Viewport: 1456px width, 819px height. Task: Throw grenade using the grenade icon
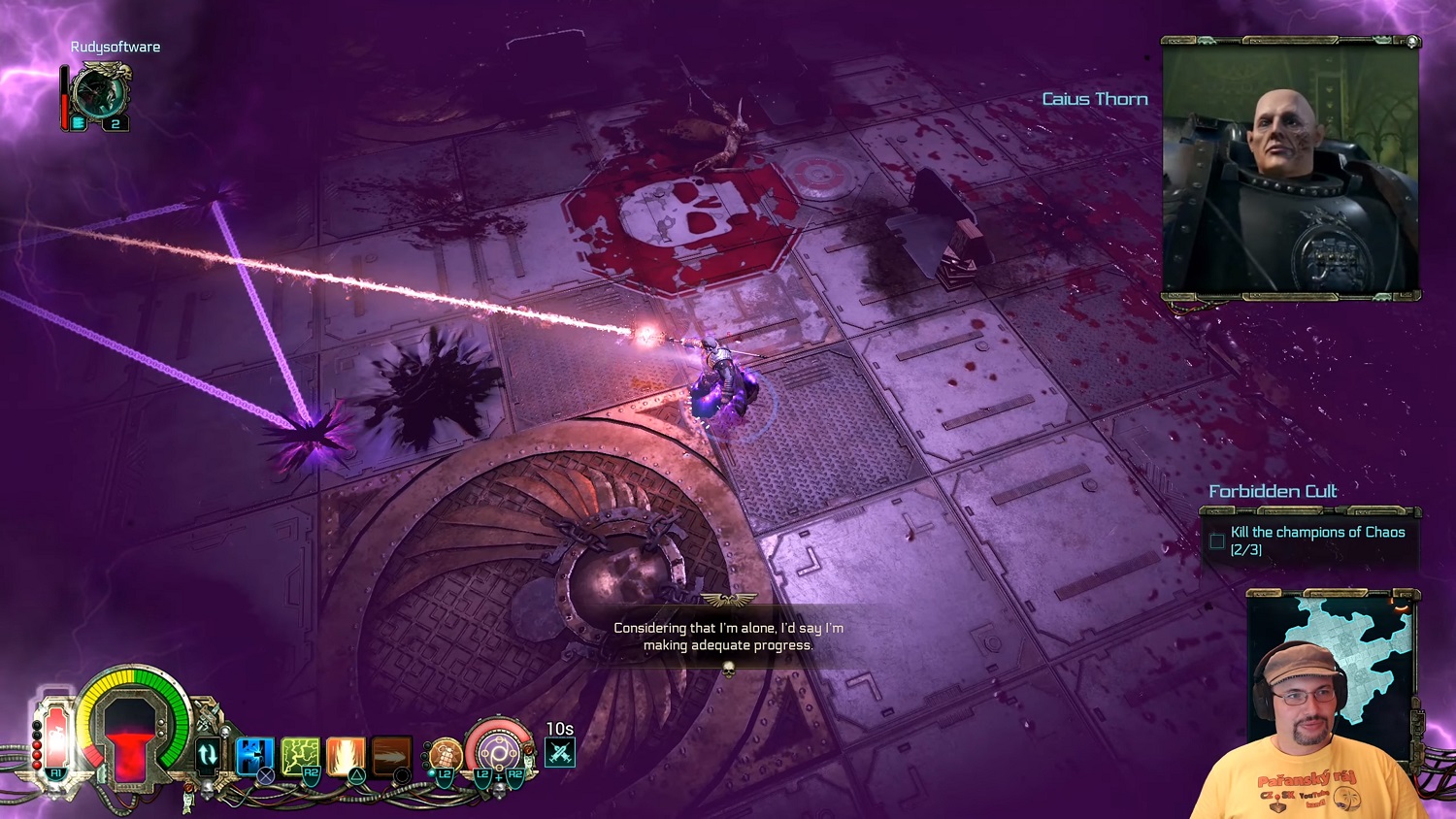coord(445,754)
